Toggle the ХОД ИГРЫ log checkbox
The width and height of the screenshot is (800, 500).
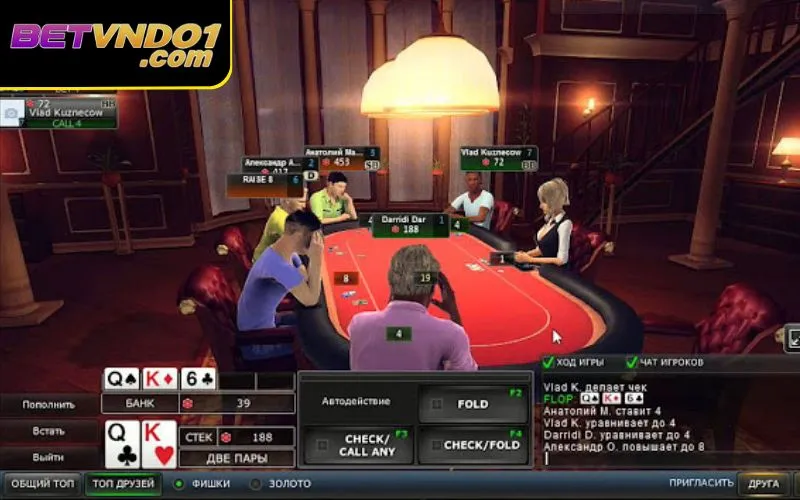pos(548,362)
